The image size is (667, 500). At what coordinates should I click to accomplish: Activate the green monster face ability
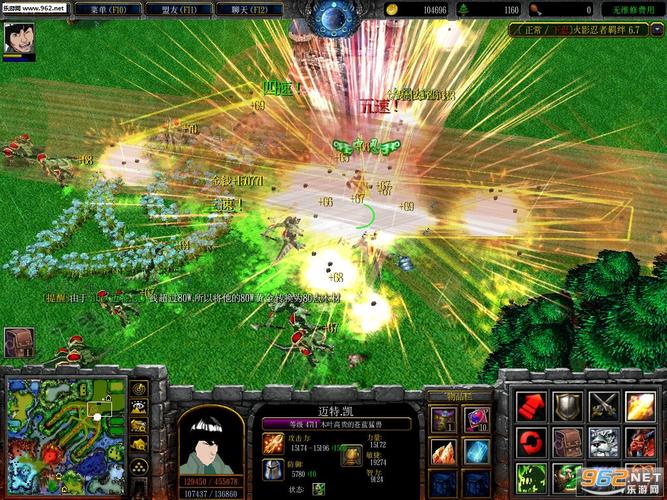[531, 475]
